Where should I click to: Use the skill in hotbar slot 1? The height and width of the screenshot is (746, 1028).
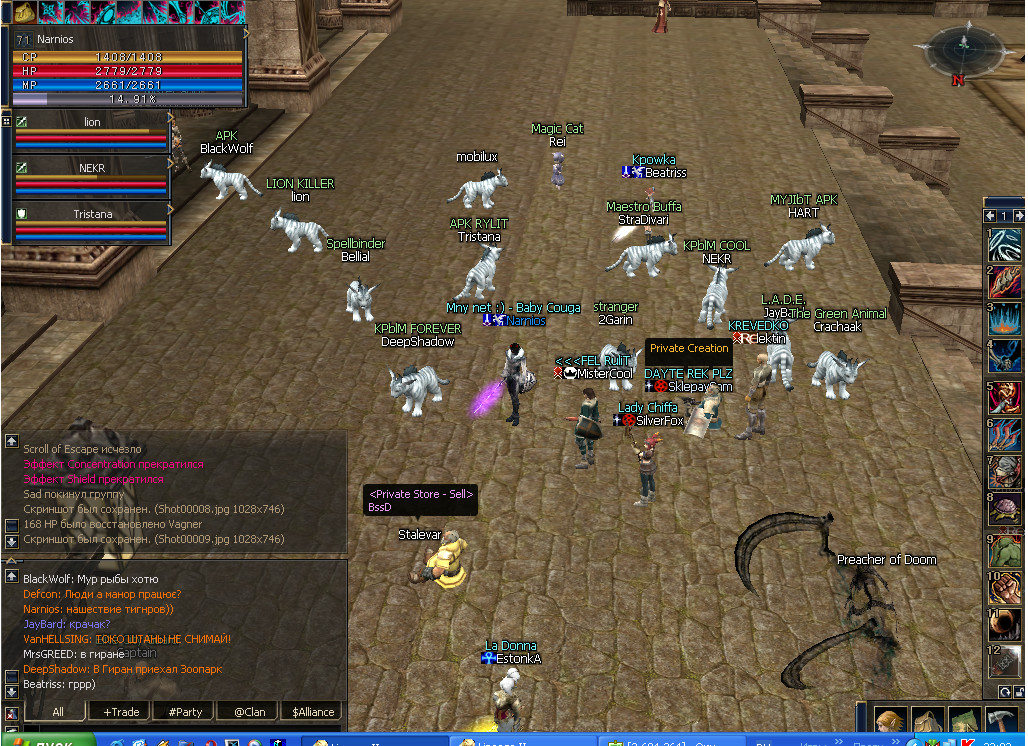click(x=1005, y=244)
